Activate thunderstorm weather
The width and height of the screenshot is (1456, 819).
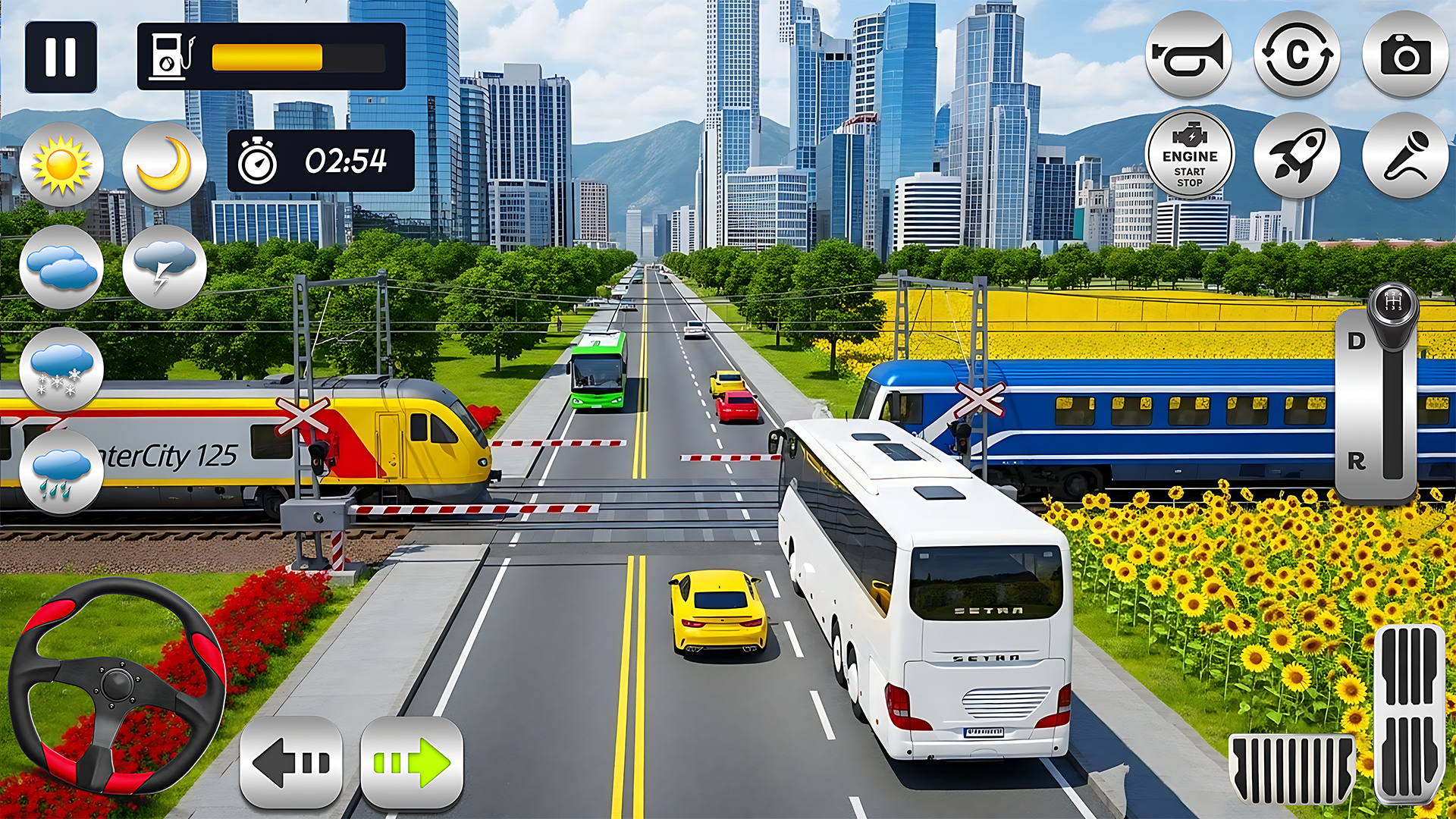[165, 268]
